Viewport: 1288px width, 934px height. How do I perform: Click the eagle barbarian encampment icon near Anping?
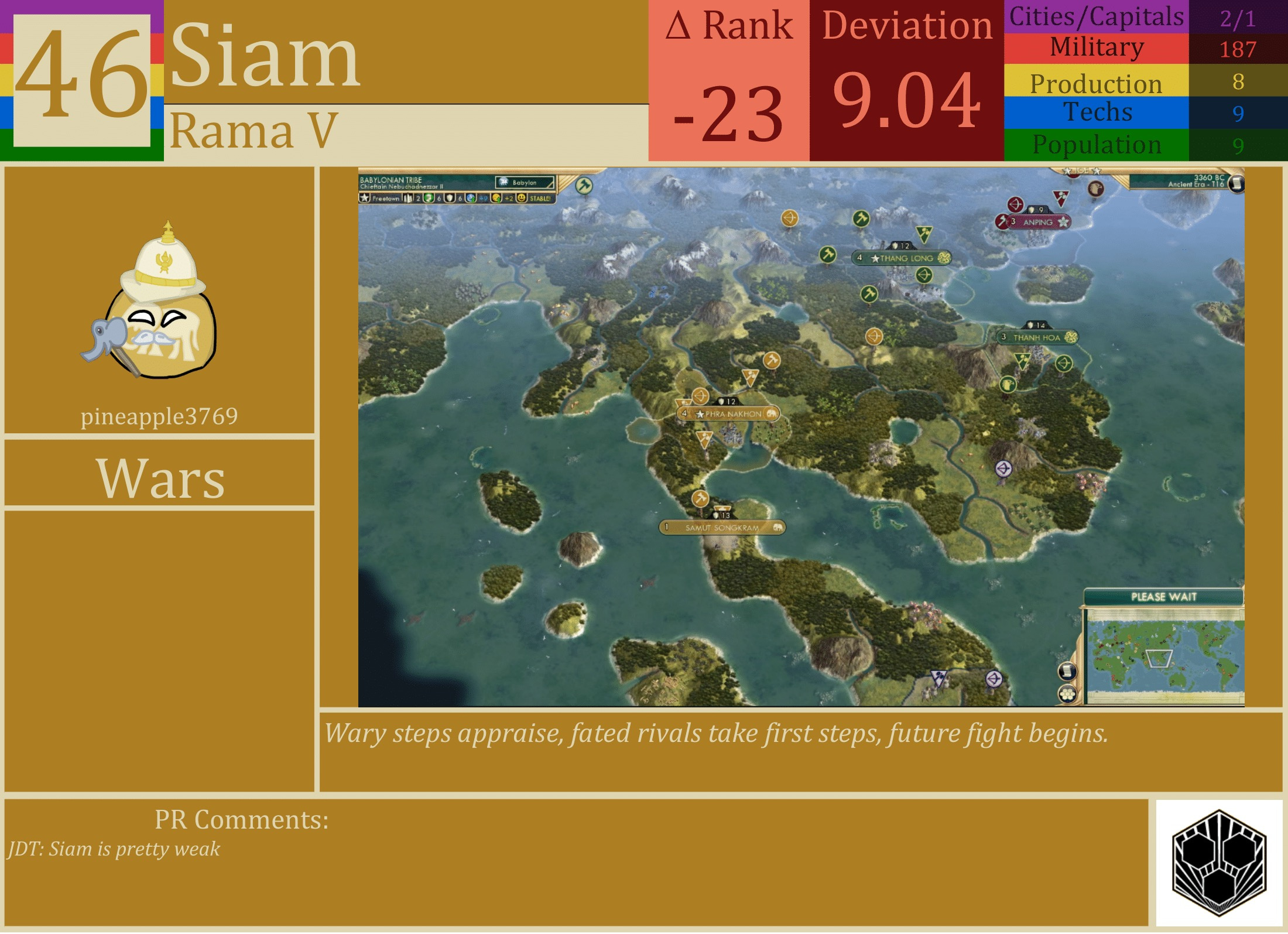pos(1096,187)
